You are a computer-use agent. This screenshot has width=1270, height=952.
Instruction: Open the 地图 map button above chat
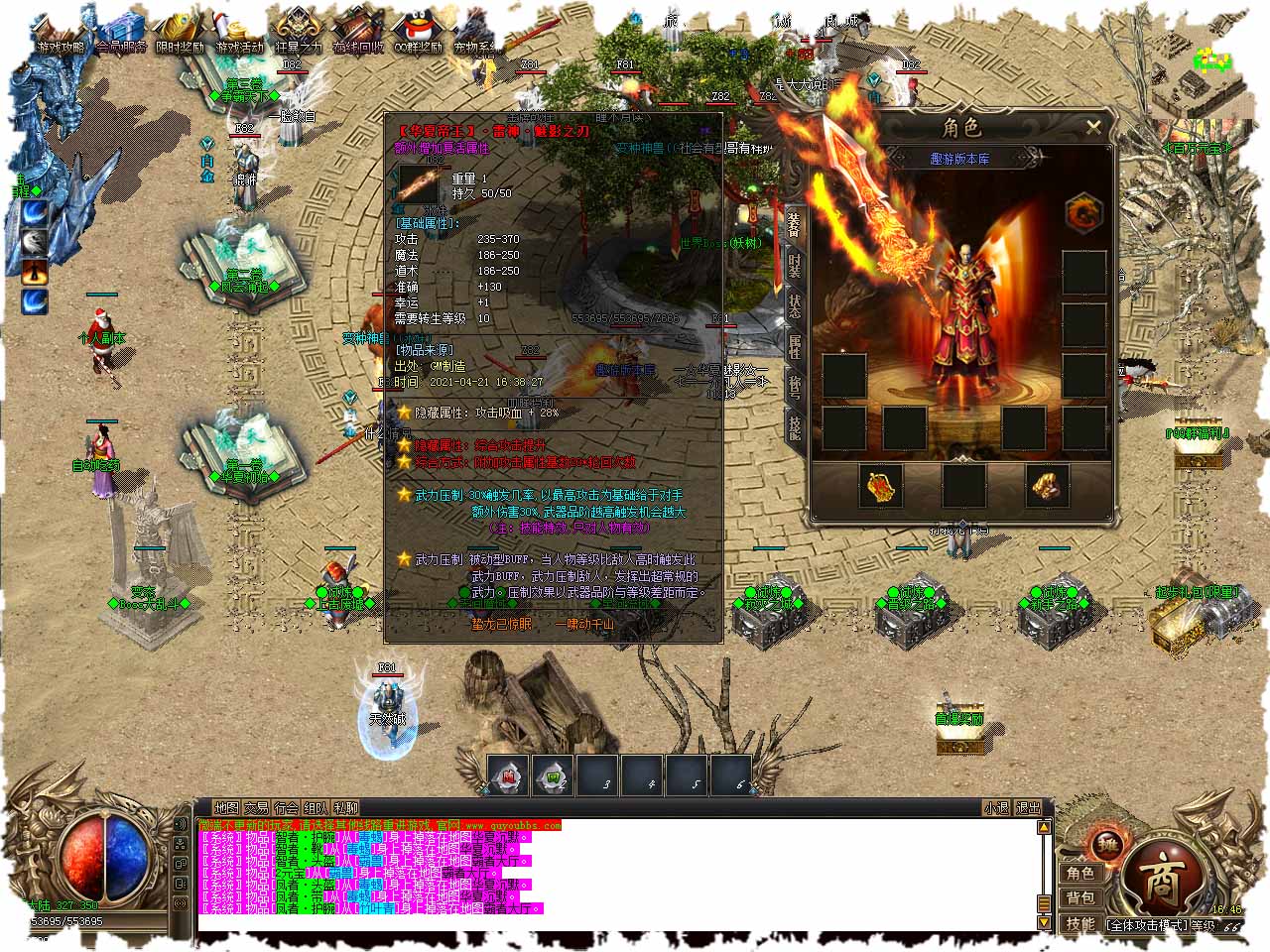point(226,808)
